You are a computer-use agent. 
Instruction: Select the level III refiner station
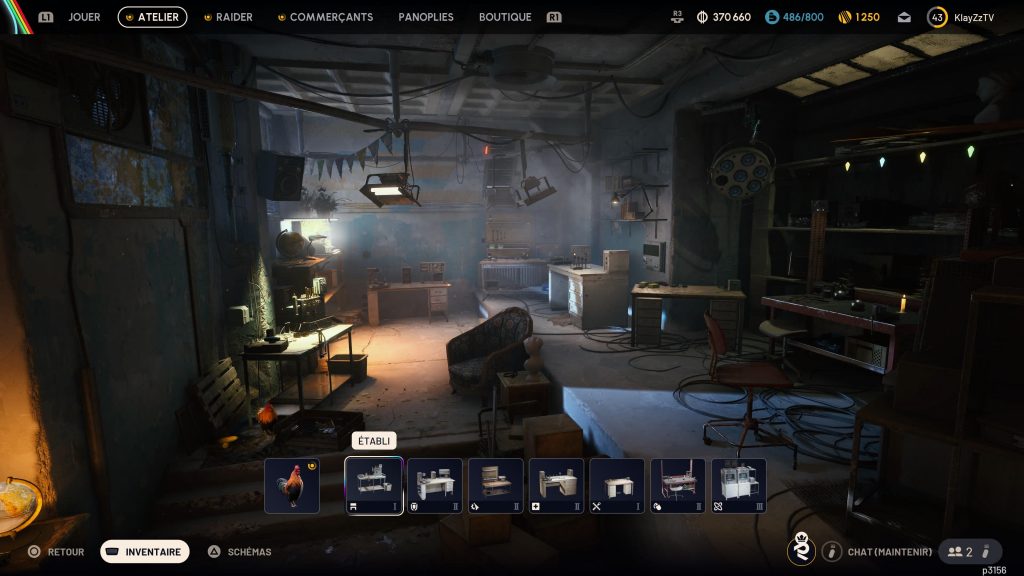pyautogui.click(x=739, y=486)
